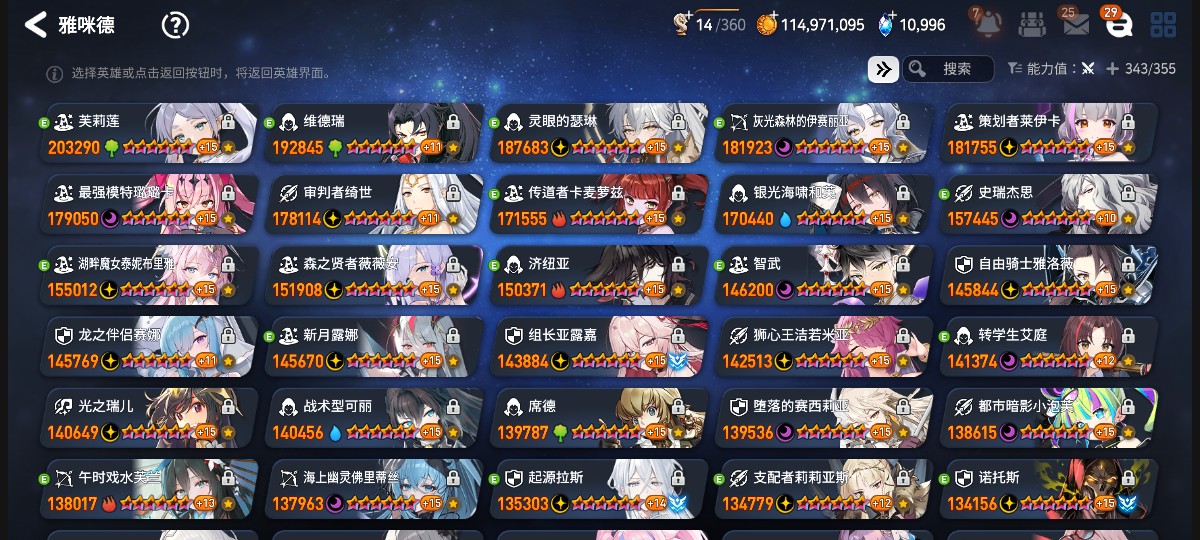Click the double-arrow expand button beside search
Screen dimensions: 1200x540
(x=883, y=69)
